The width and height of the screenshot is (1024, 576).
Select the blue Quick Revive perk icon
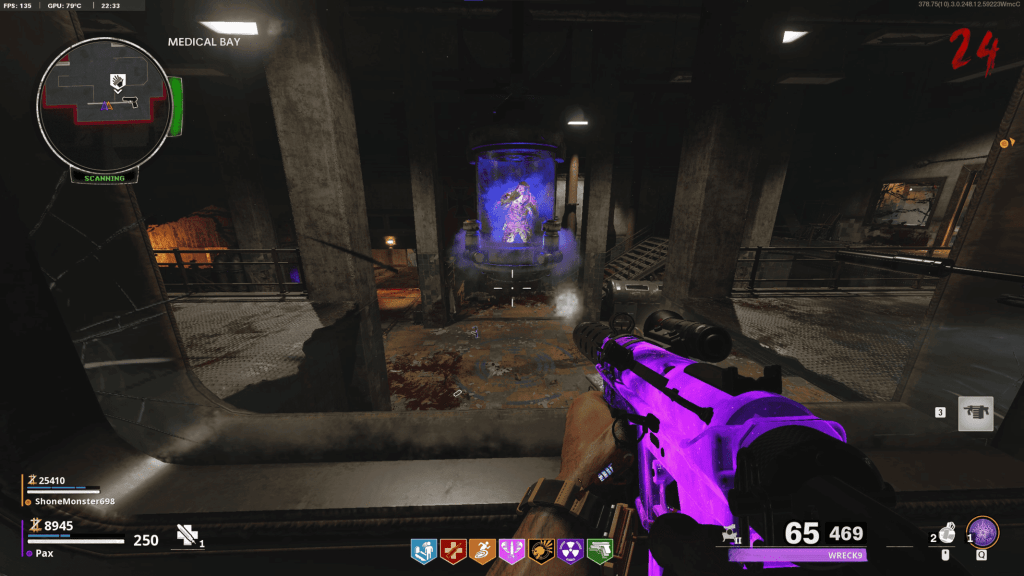pos(424,550)
